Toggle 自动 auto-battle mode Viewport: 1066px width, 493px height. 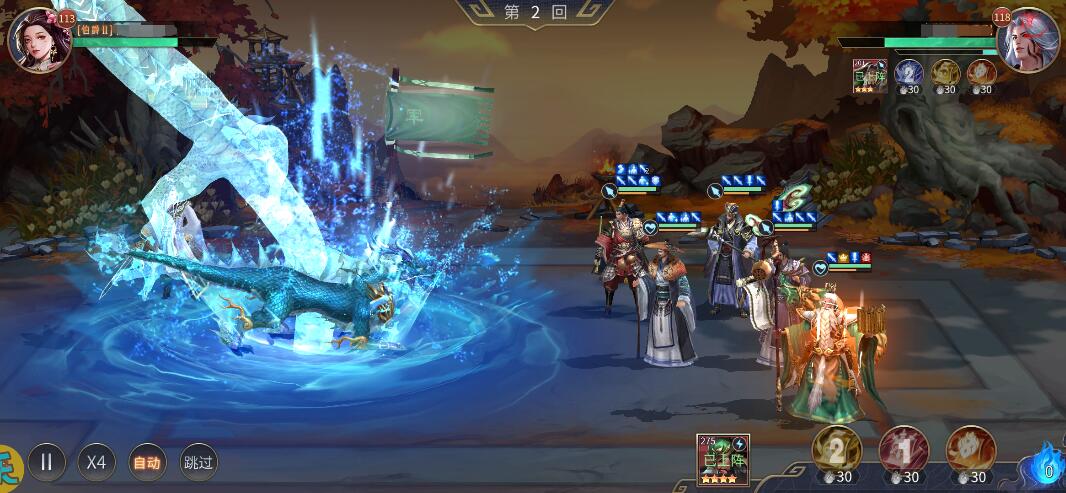click(x=148, y=462)
